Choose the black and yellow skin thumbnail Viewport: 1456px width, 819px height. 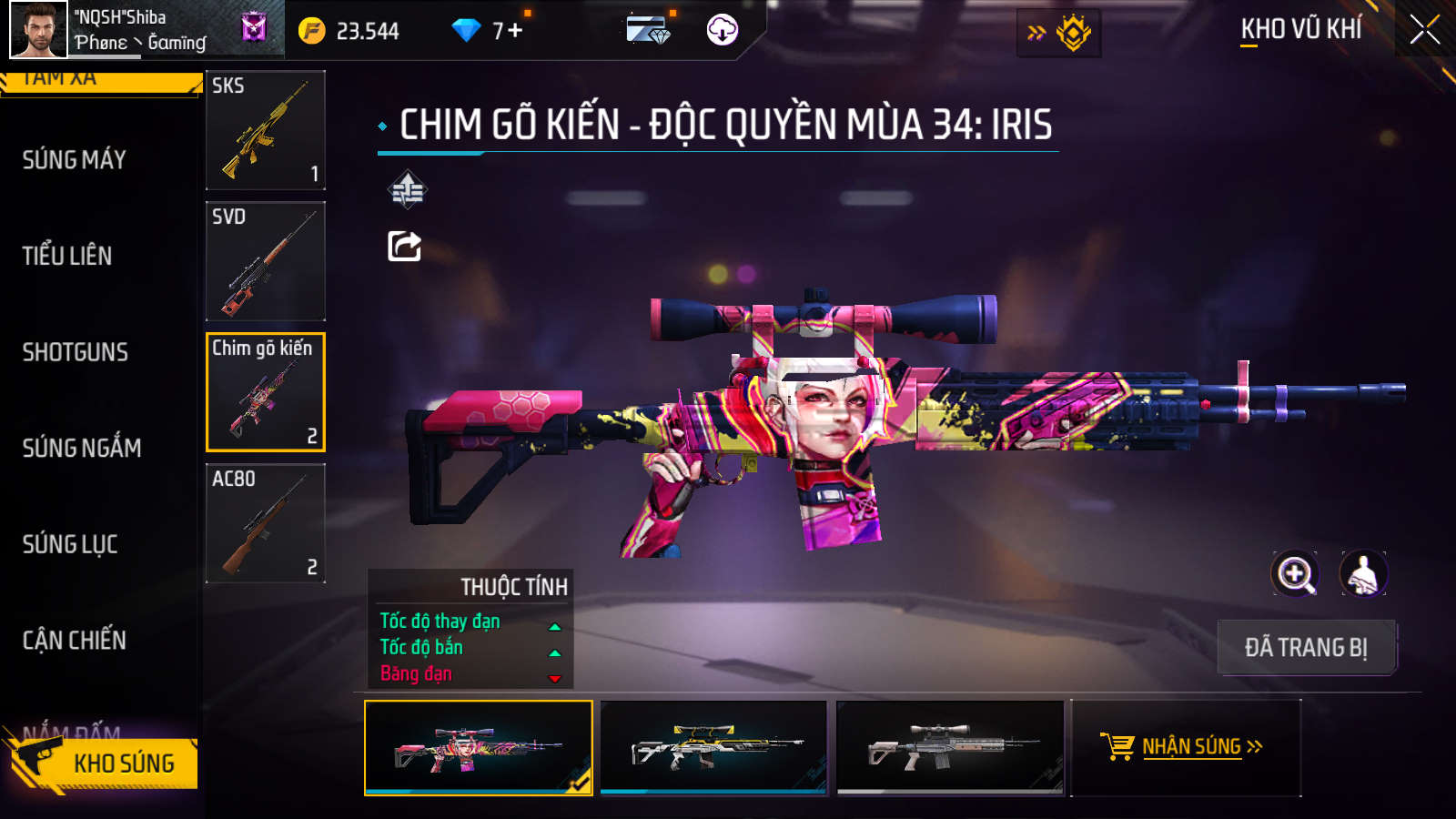[x=714, y=748]
